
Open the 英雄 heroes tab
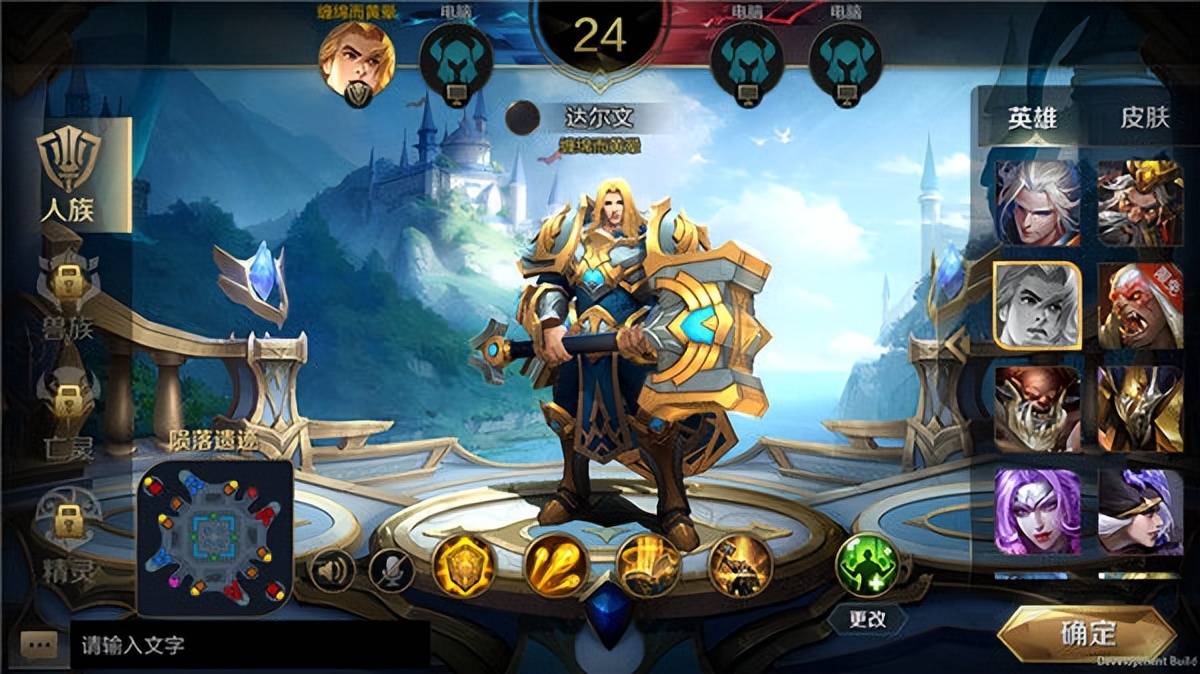point(1031,118)
